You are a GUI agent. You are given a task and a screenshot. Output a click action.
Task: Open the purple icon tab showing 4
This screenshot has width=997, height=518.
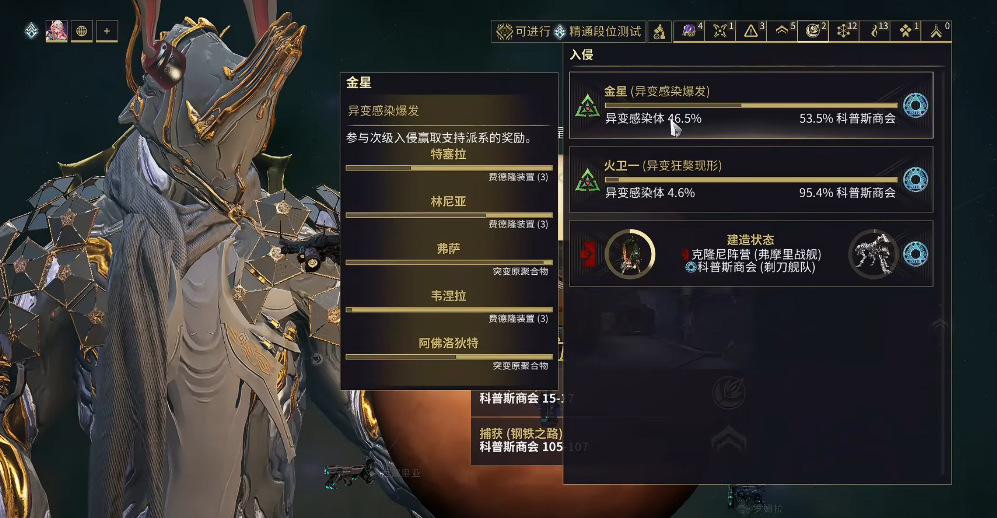point(690,31)
